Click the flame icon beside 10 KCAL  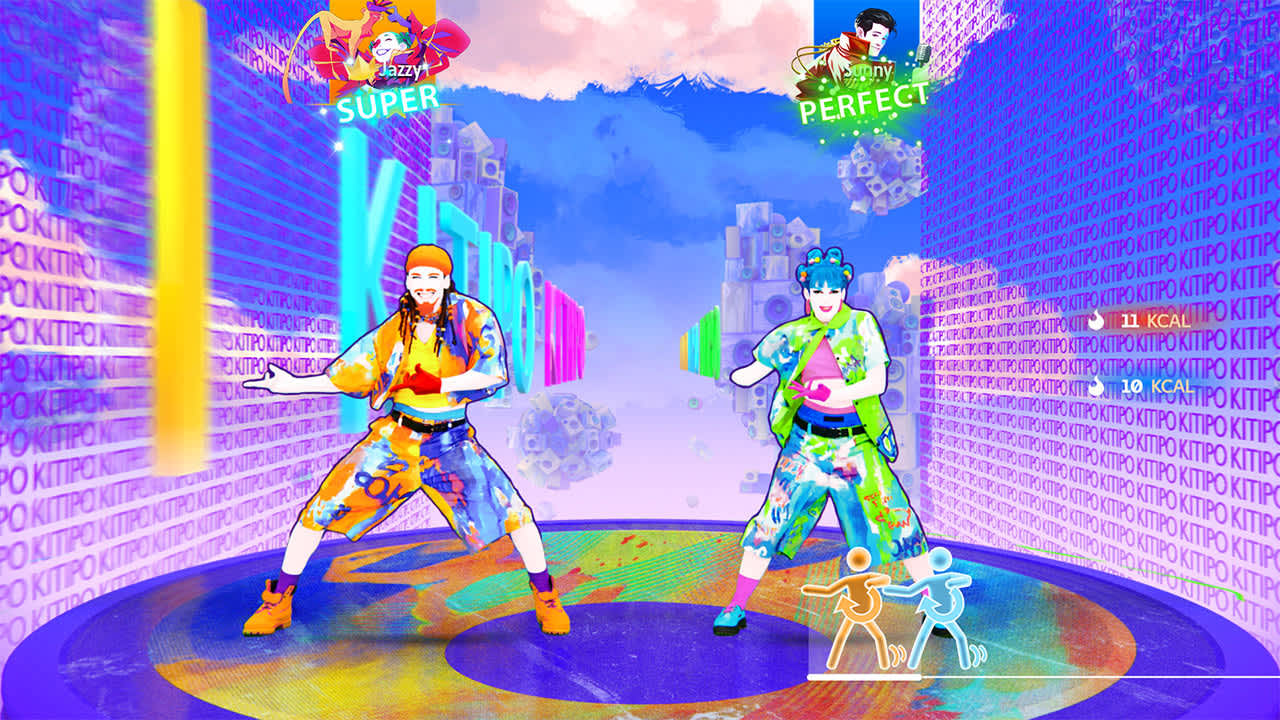pos(1096,388)
